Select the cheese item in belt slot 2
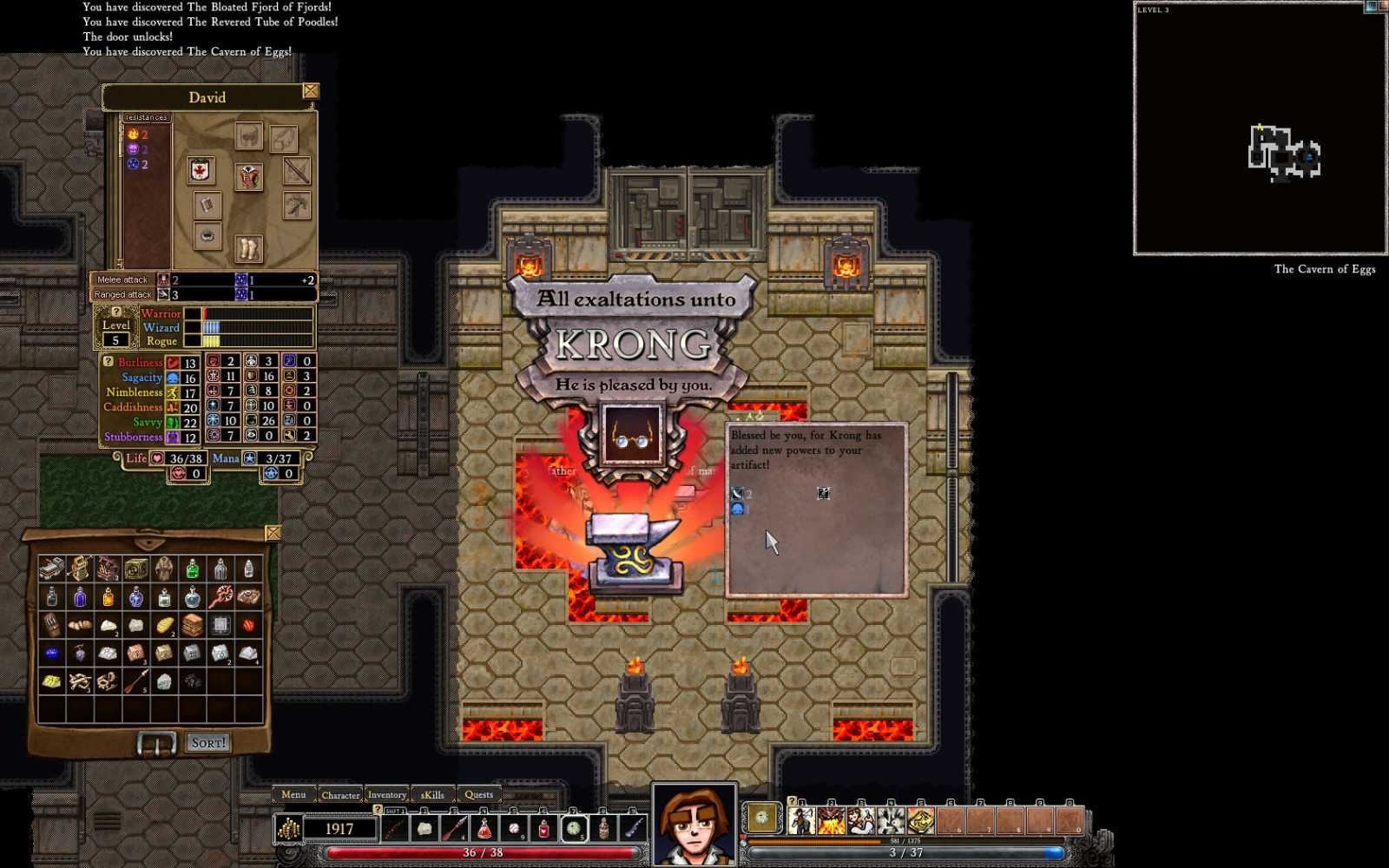Image resolution: width=1389 pixels, height=868 pixels. click(425, 827)
